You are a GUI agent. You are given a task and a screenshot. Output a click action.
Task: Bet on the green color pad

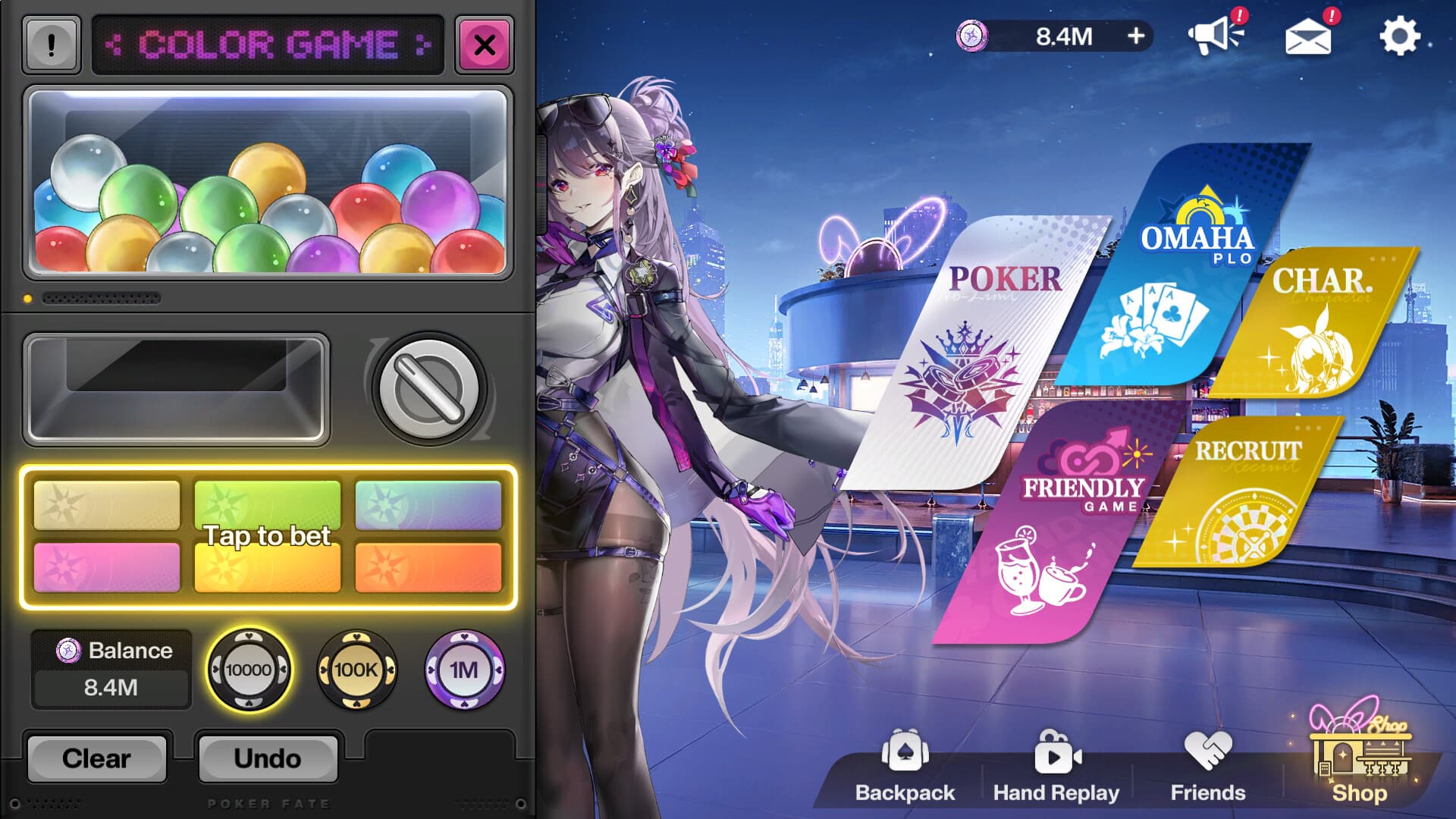(x=268, y=504)
